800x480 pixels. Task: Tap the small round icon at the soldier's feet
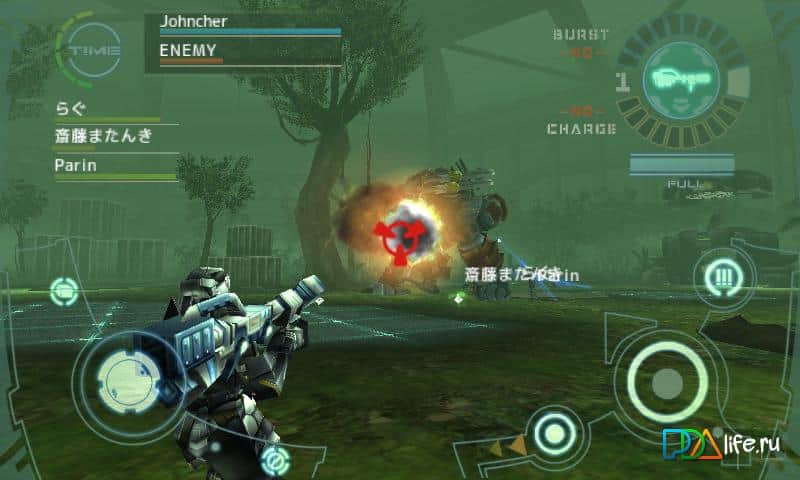point(274,460)
